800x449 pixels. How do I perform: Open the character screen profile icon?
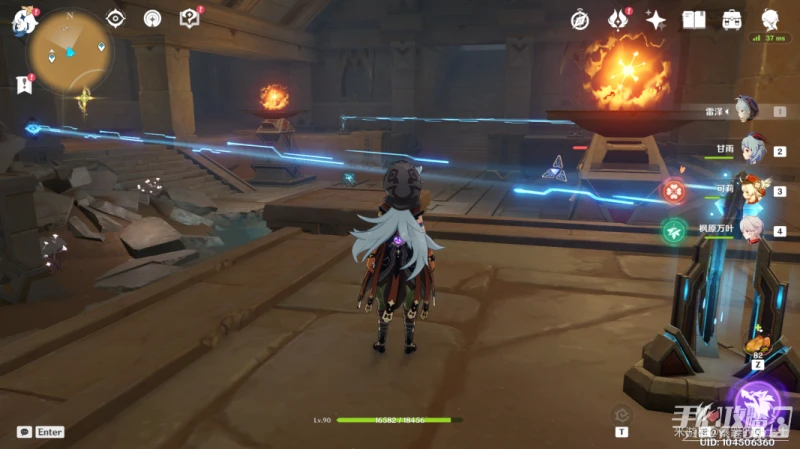click(x=771, y=19)
